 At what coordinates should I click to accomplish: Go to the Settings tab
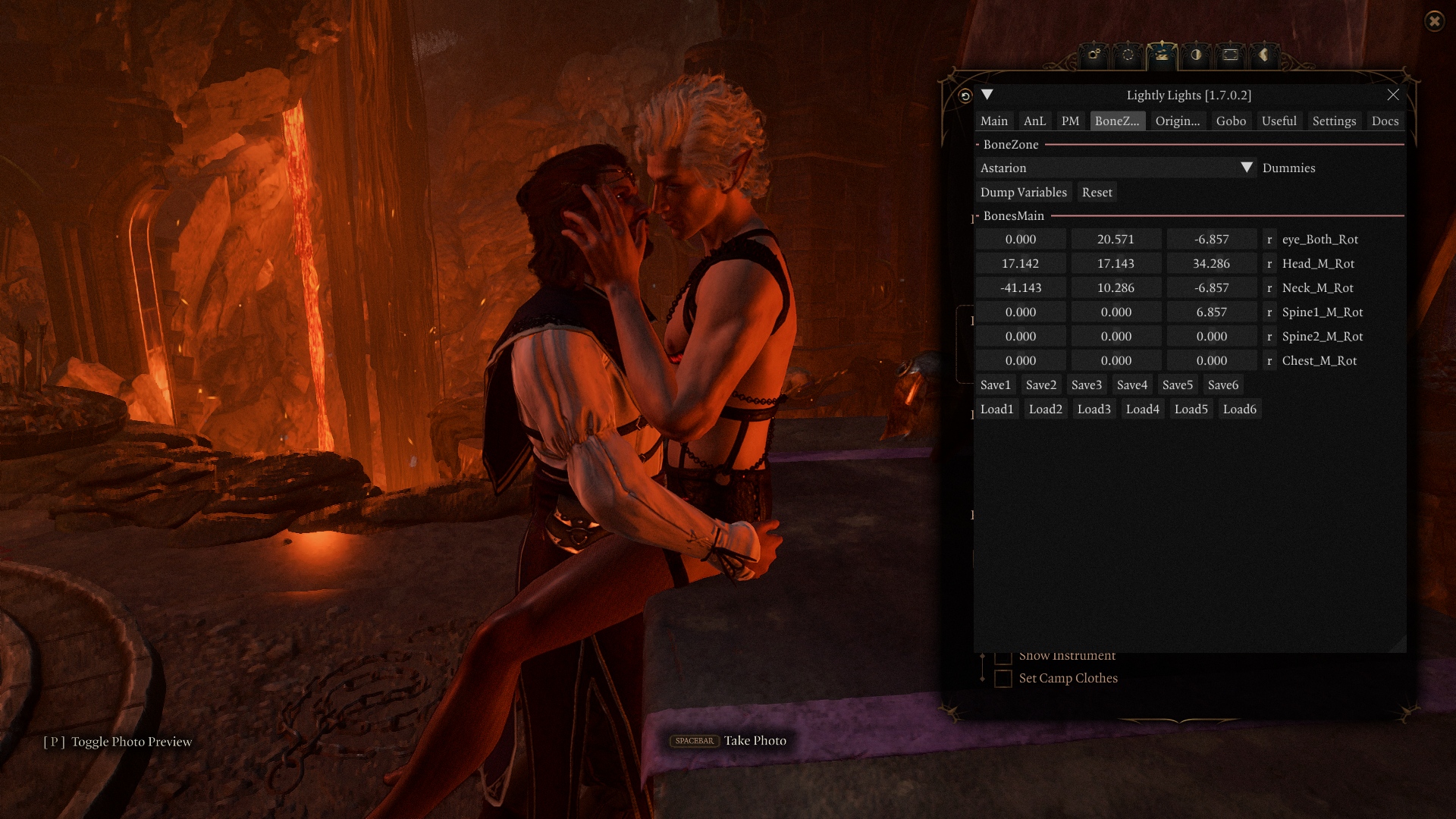pyautogui.click(x=1334, y=121)
